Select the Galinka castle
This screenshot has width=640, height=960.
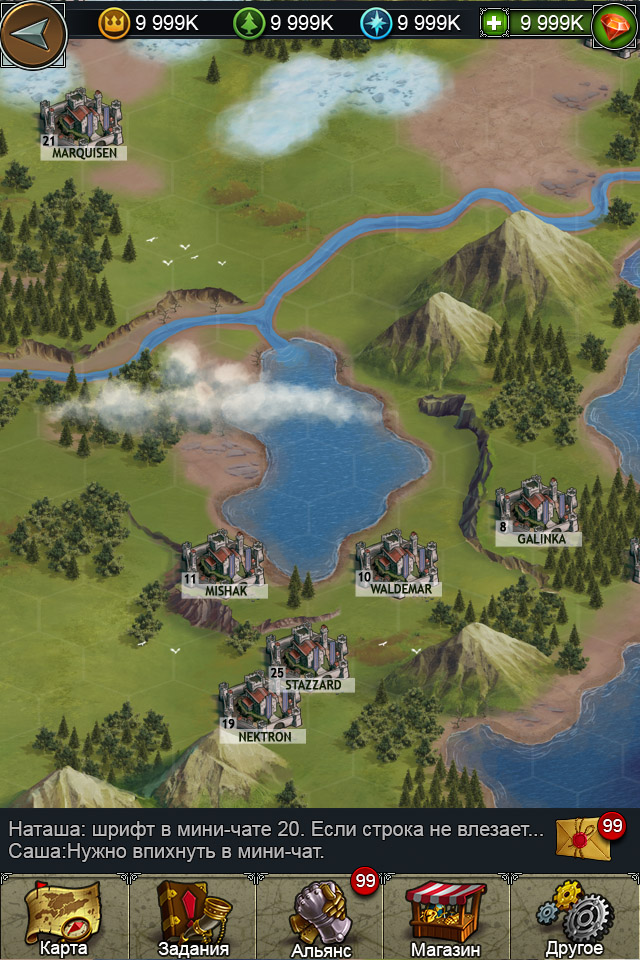point(537,513)
